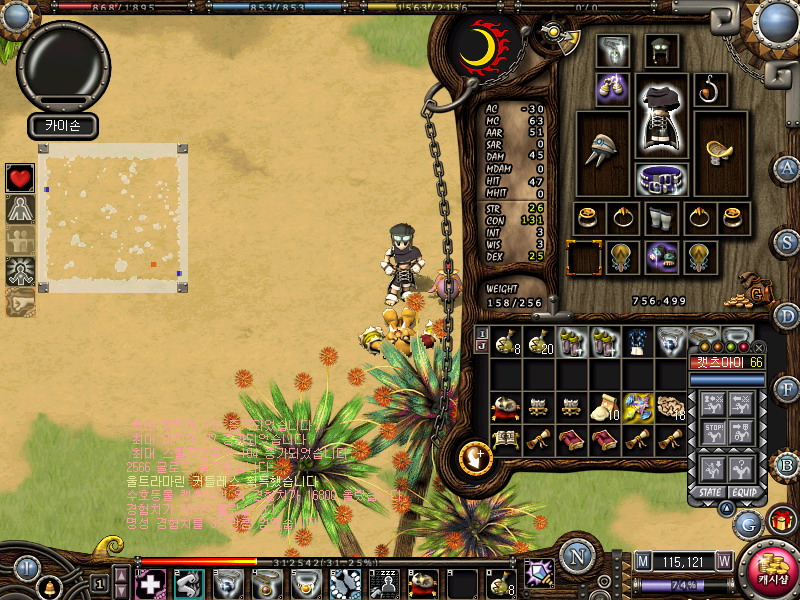Screen dimensions: 800x600
Task: Open the desert minimap
Action: pyautogui.click(x=110, y=218)
